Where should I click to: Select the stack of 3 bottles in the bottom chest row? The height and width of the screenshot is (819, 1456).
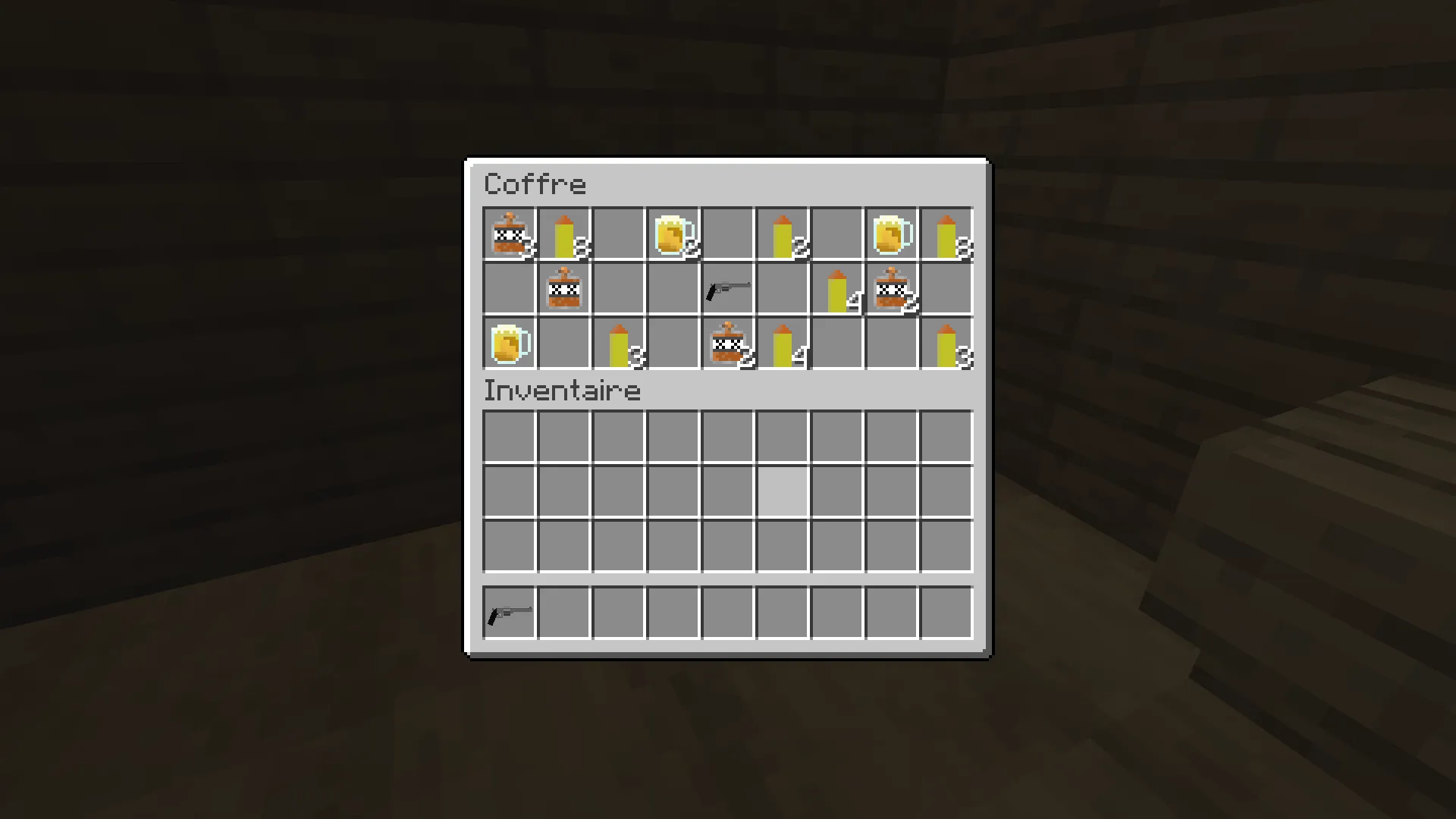coord(617,344)
